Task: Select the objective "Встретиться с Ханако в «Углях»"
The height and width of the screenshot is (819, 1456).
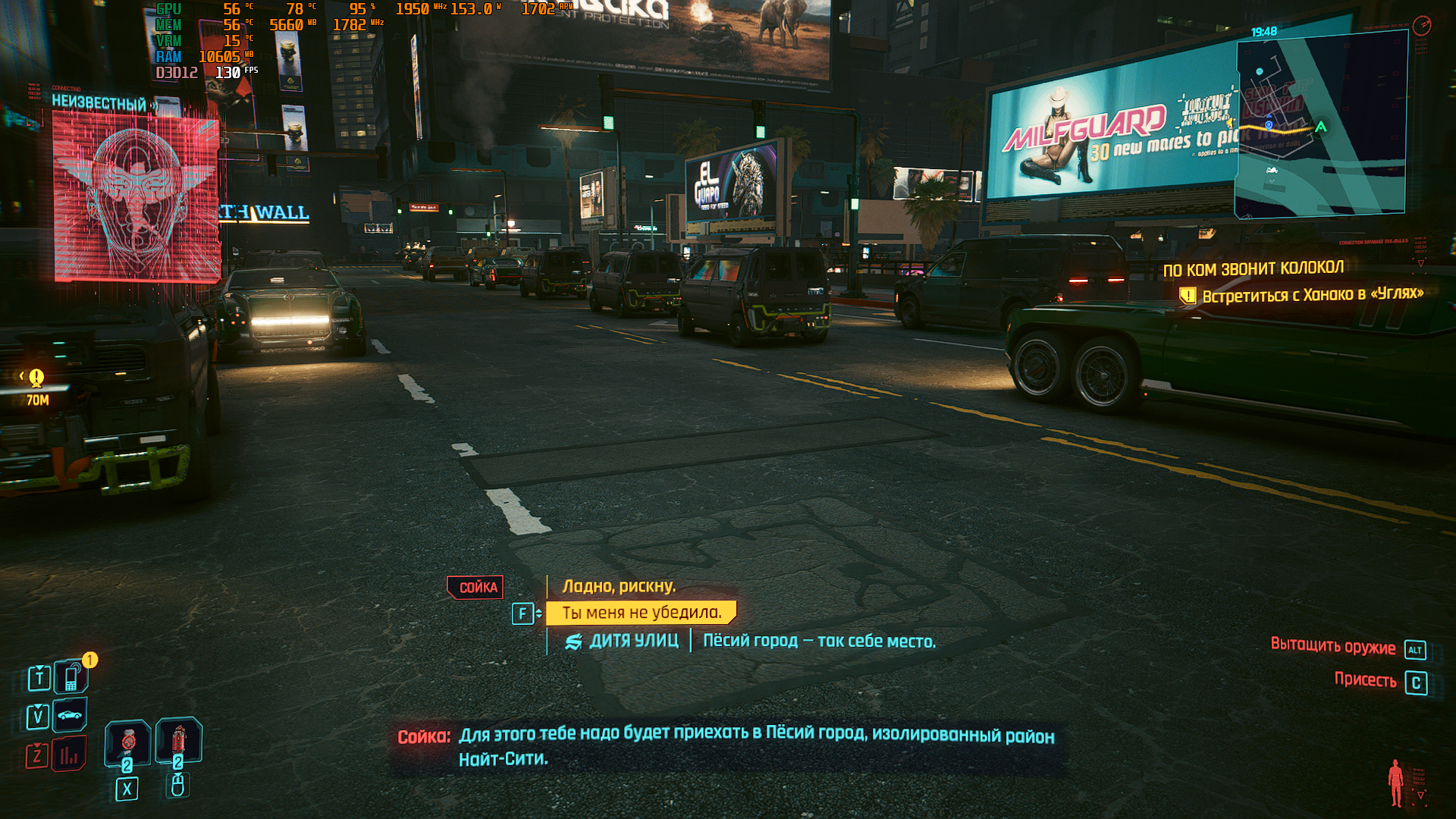Action: (1312, 294)
